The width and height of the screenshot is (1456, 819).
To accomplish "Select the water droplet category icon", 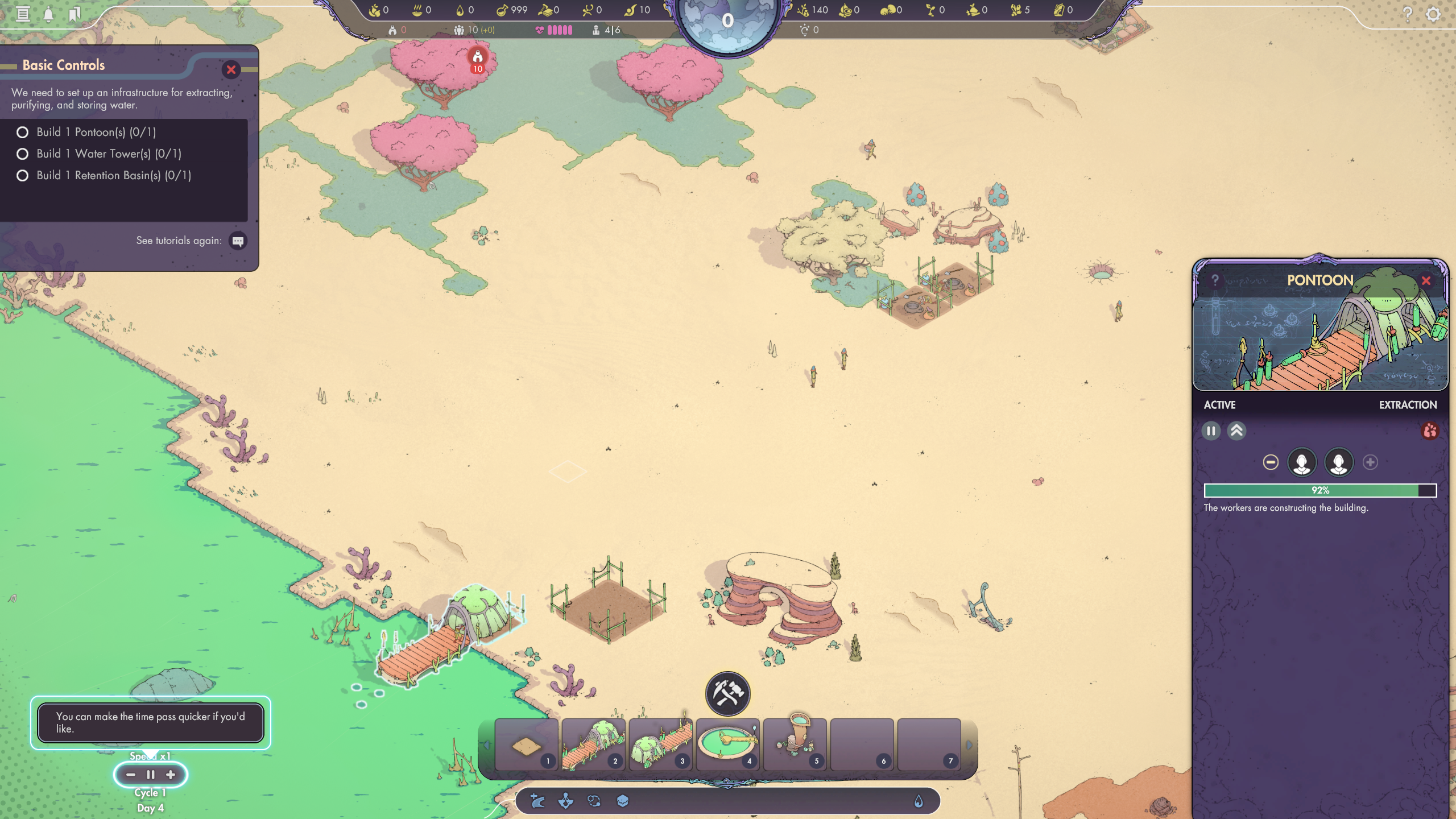I will pos(918,801).
